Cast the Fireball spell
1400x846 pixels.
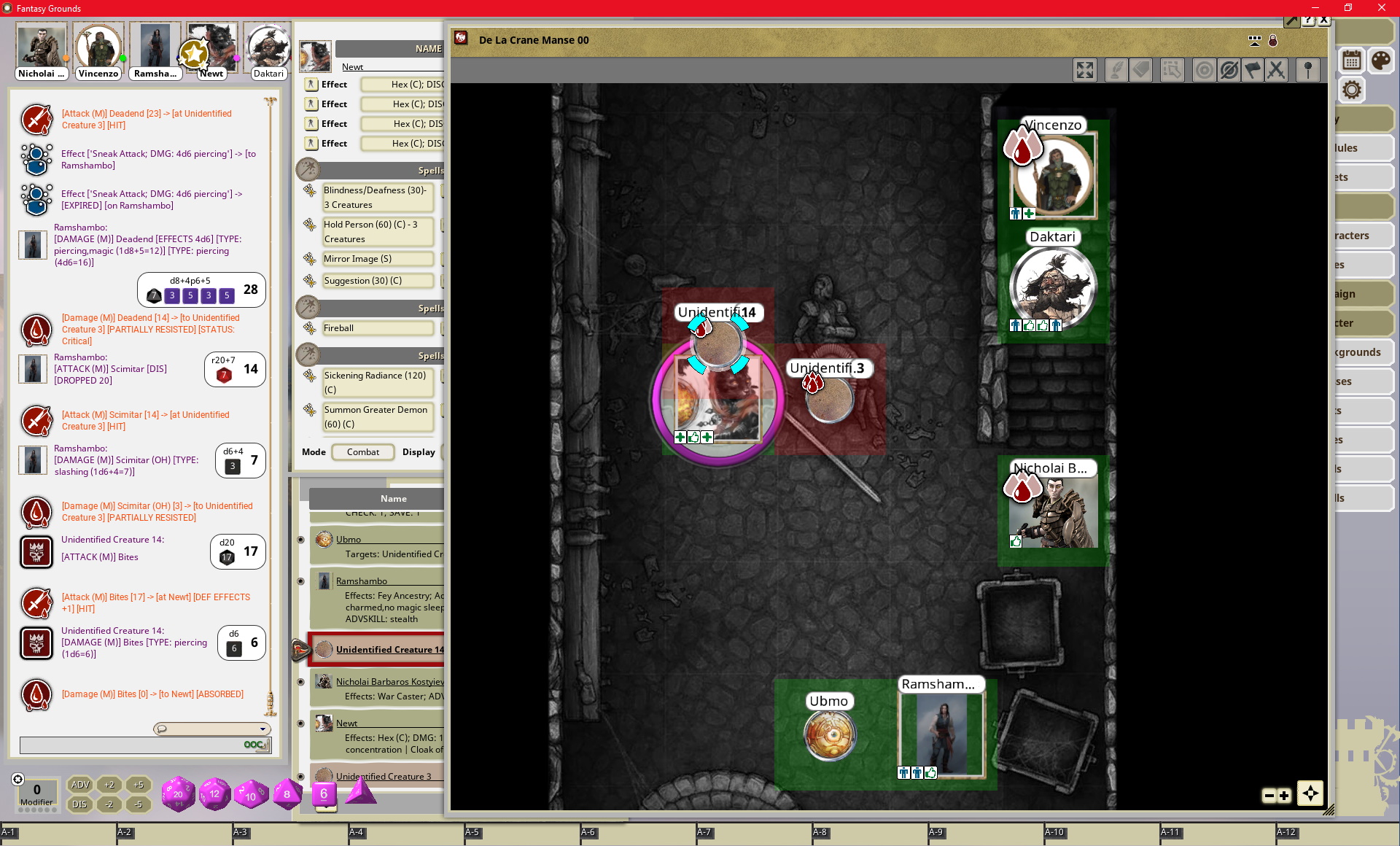click(378, 328)
